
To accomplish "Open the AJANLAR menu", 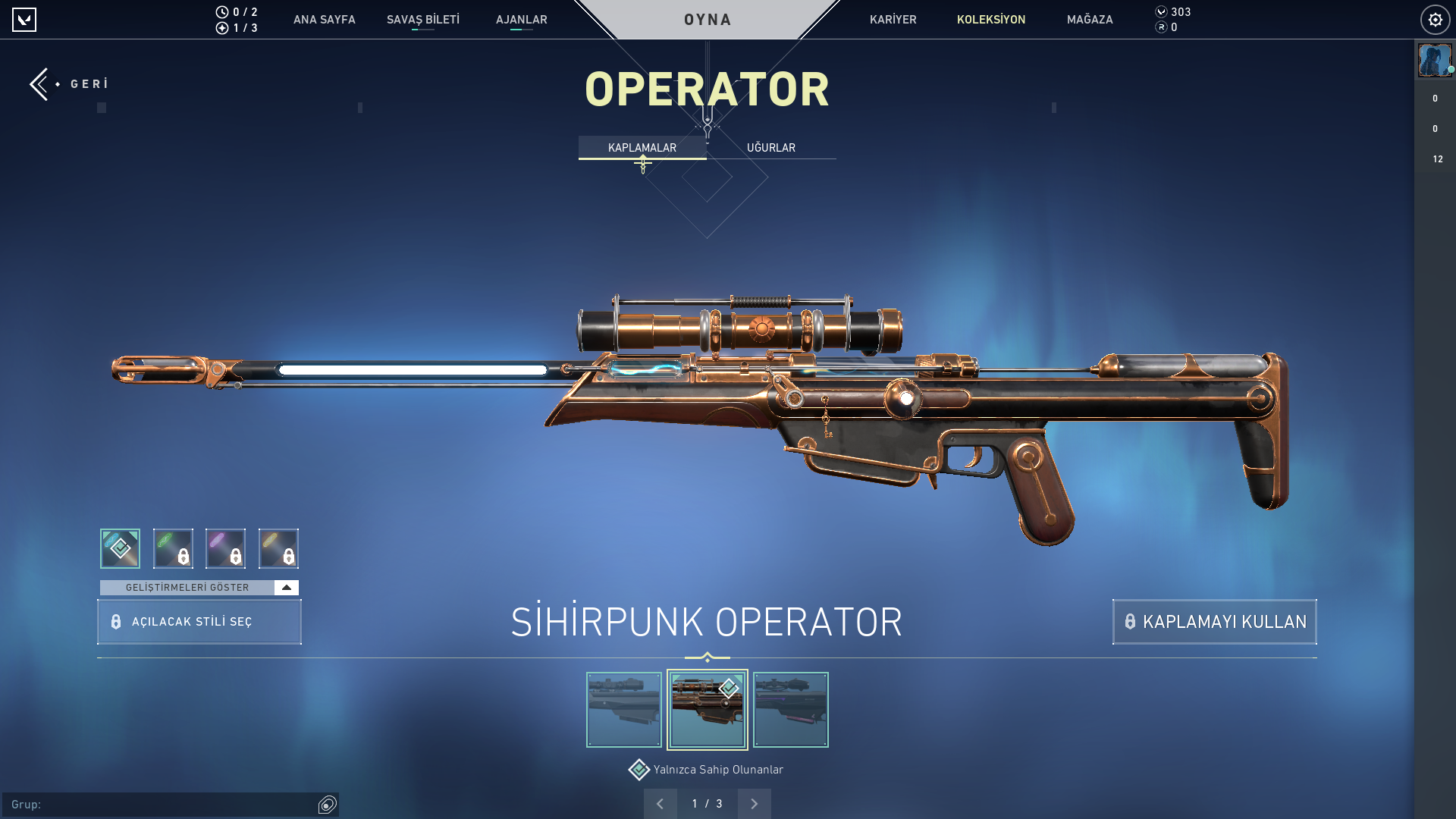I will pyautogui.click(x=521, y=20).
